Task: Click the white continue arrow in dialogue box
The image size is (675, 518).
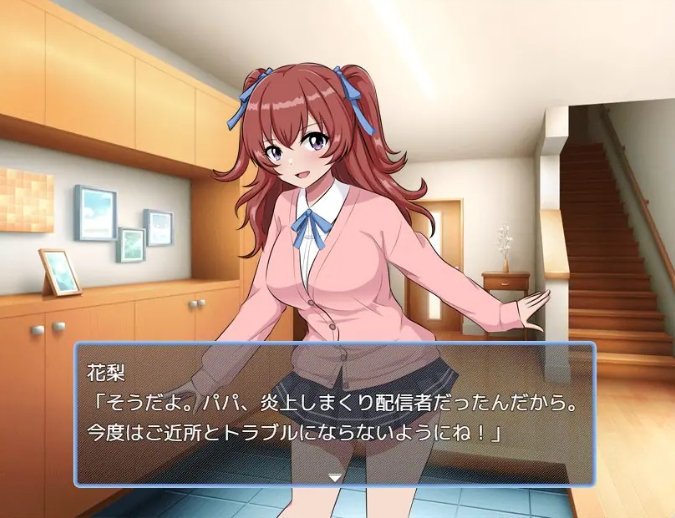Action: 335,477
